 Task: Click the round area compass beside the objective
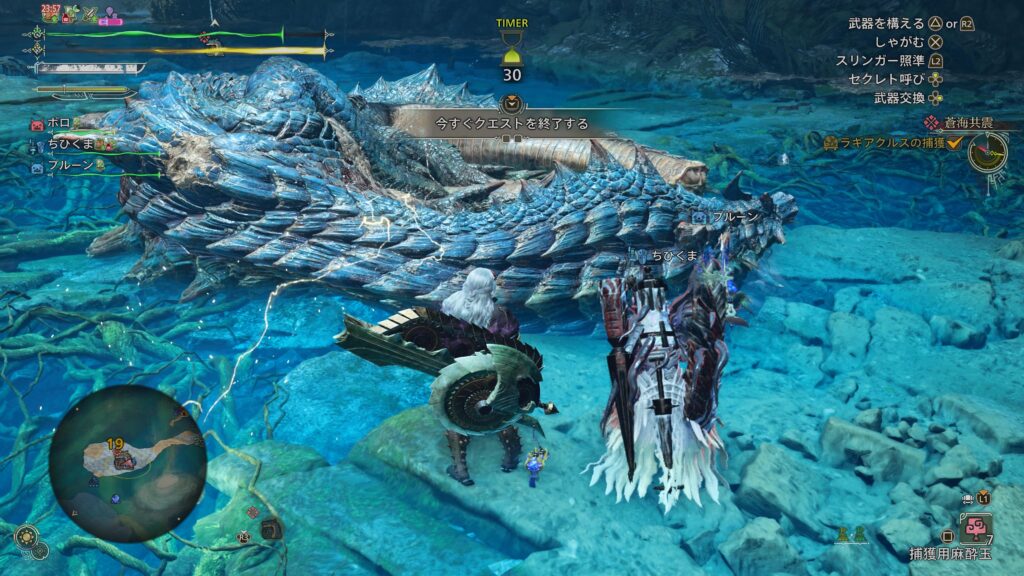coord(987,150)
